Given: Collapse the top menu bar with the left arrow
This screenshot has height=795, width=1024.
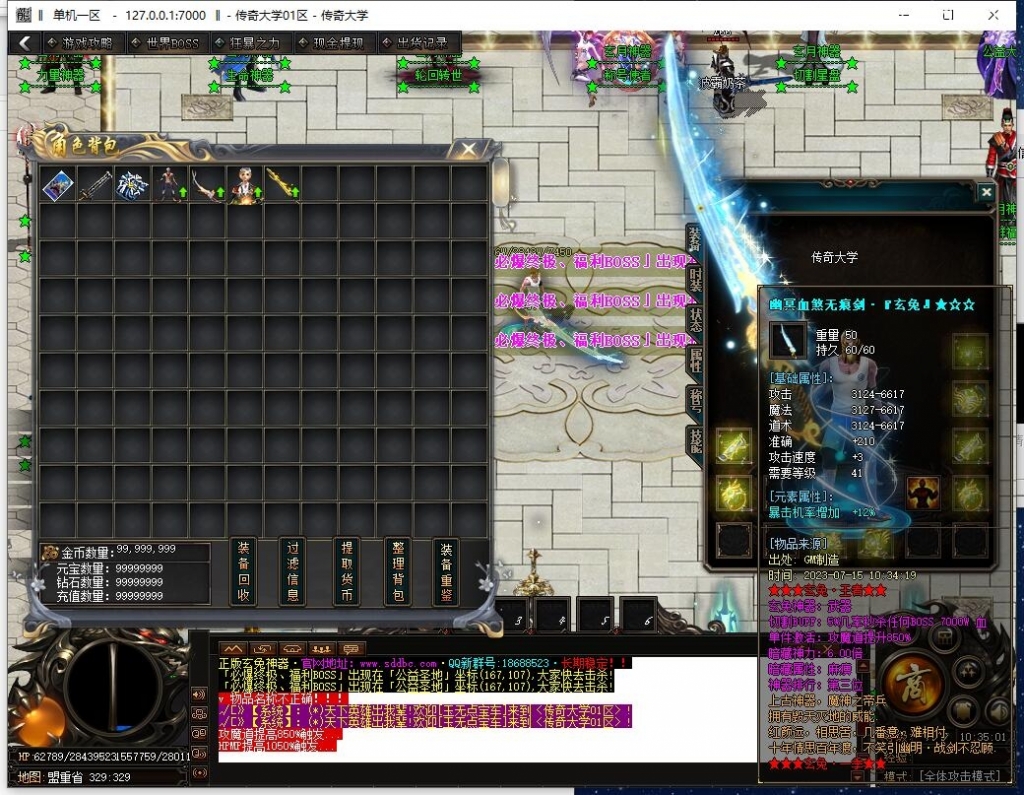Looking at the screenshot, I should [x=24, y=43].
